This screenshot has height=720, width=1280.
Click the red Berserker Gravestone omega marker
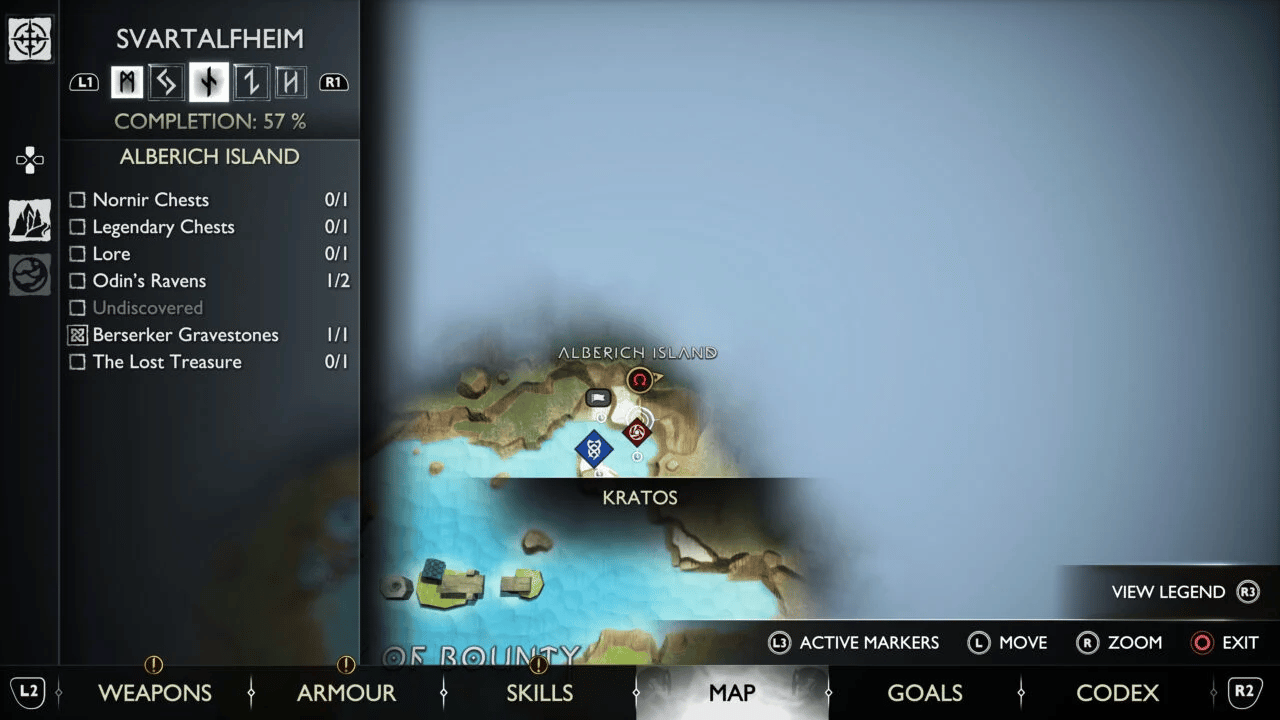tap(640, 380)
